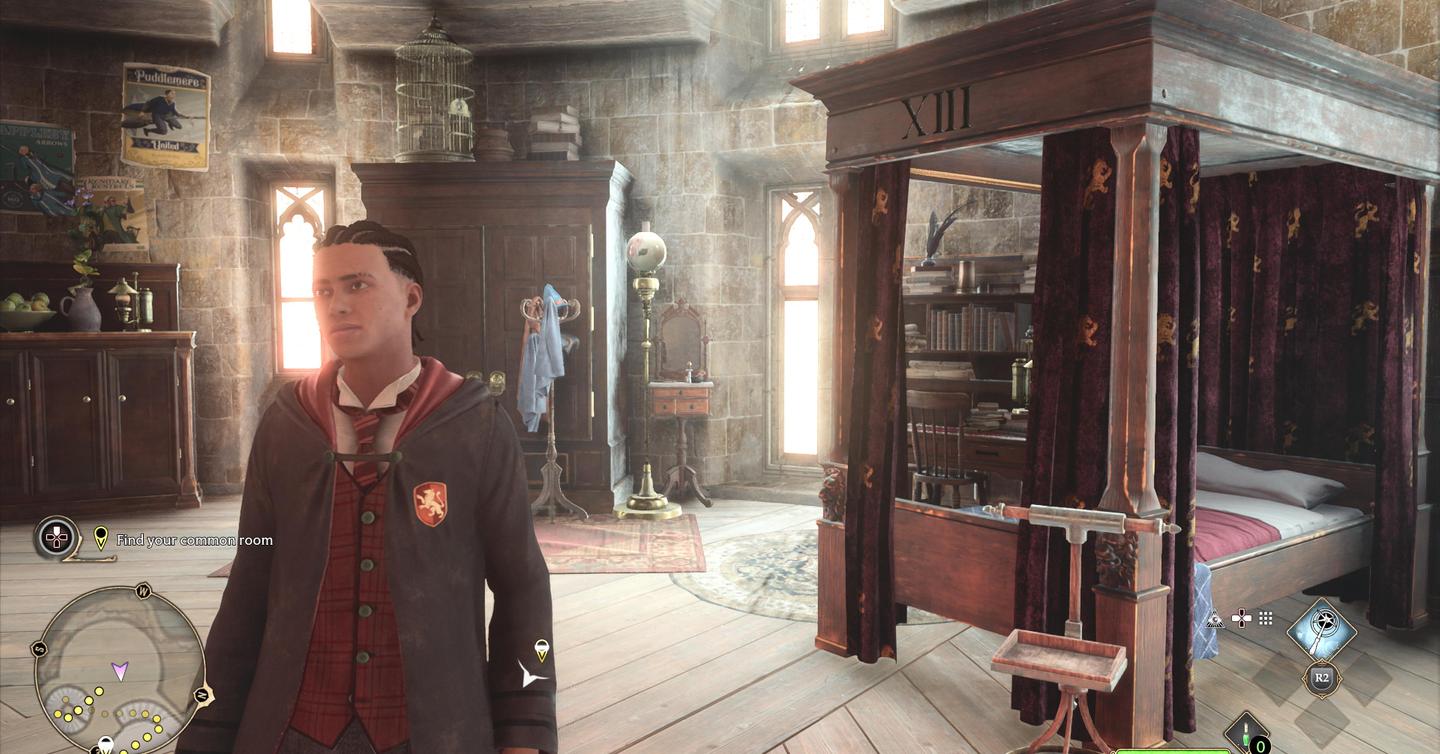
Task: Click the eye pyramid detection indicator
Action: pos(1215,618)
